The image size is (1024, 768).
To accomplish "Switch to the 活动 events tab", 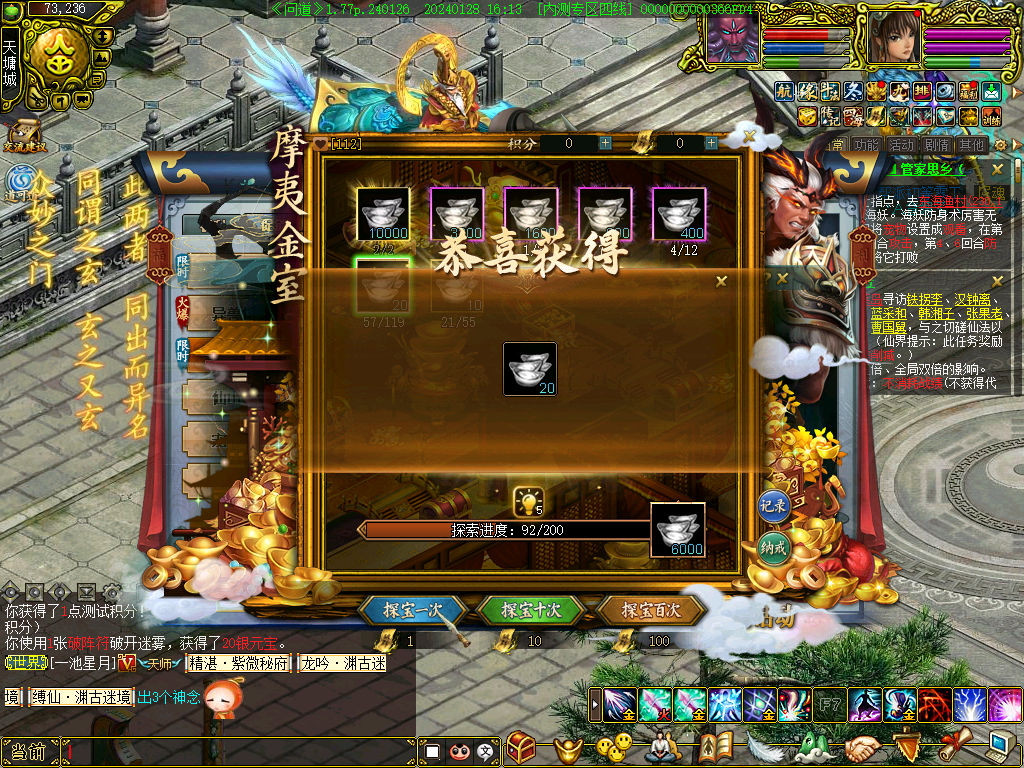I will tap(901, 144).
